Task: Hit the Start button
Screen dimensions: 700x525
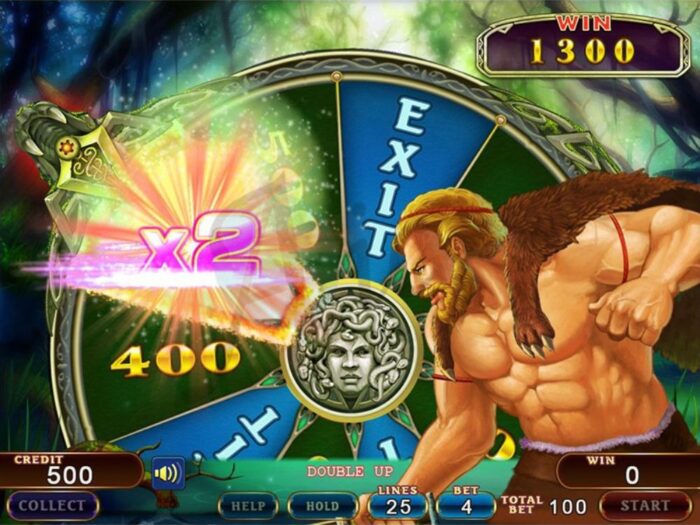Action: point(645,506)
